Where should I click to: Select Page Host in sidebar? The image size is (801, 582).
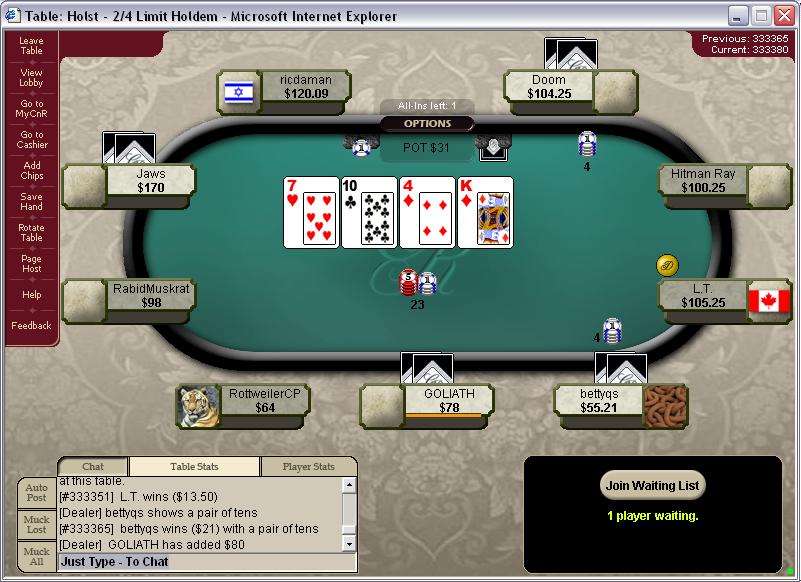(x=31, y=264)
